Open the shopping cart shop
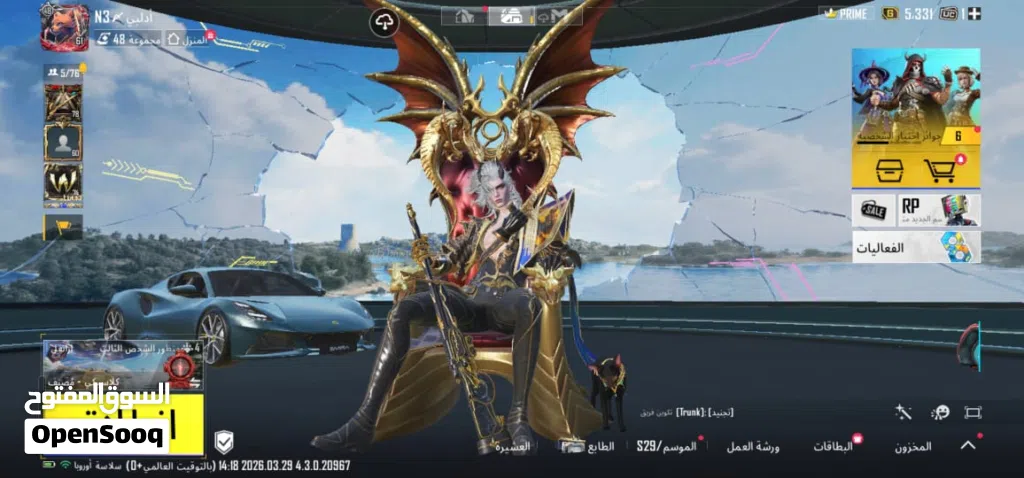 (941, 171)
